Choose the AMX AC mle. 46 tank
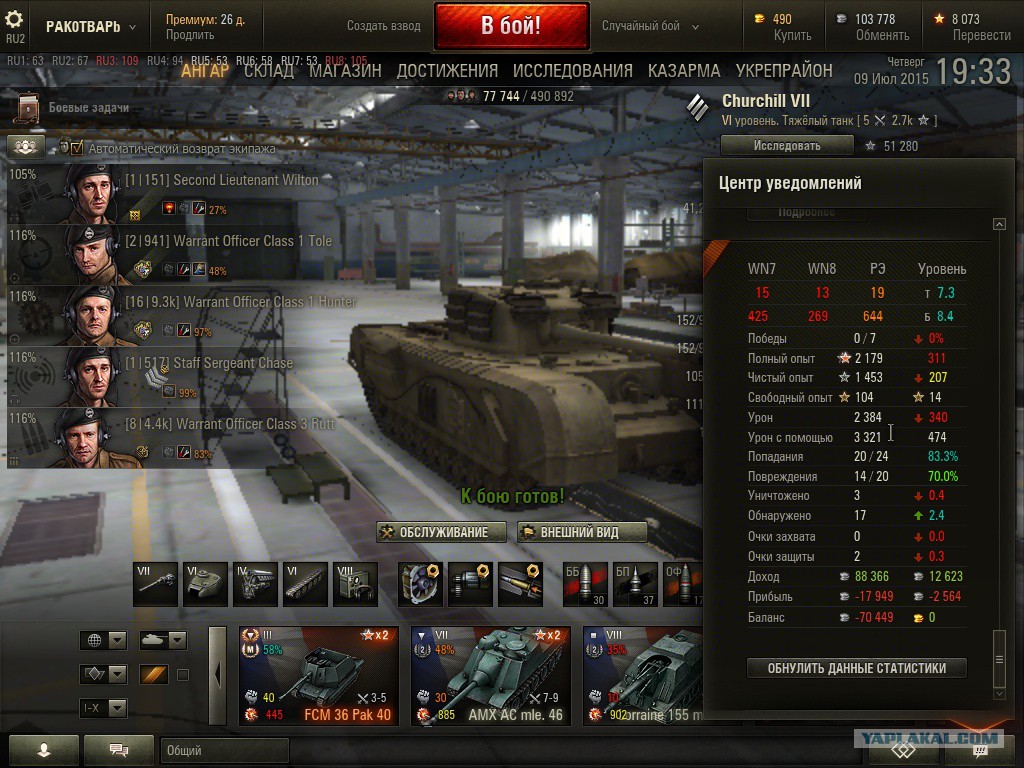1024x768 pixels. click(490, 676)
